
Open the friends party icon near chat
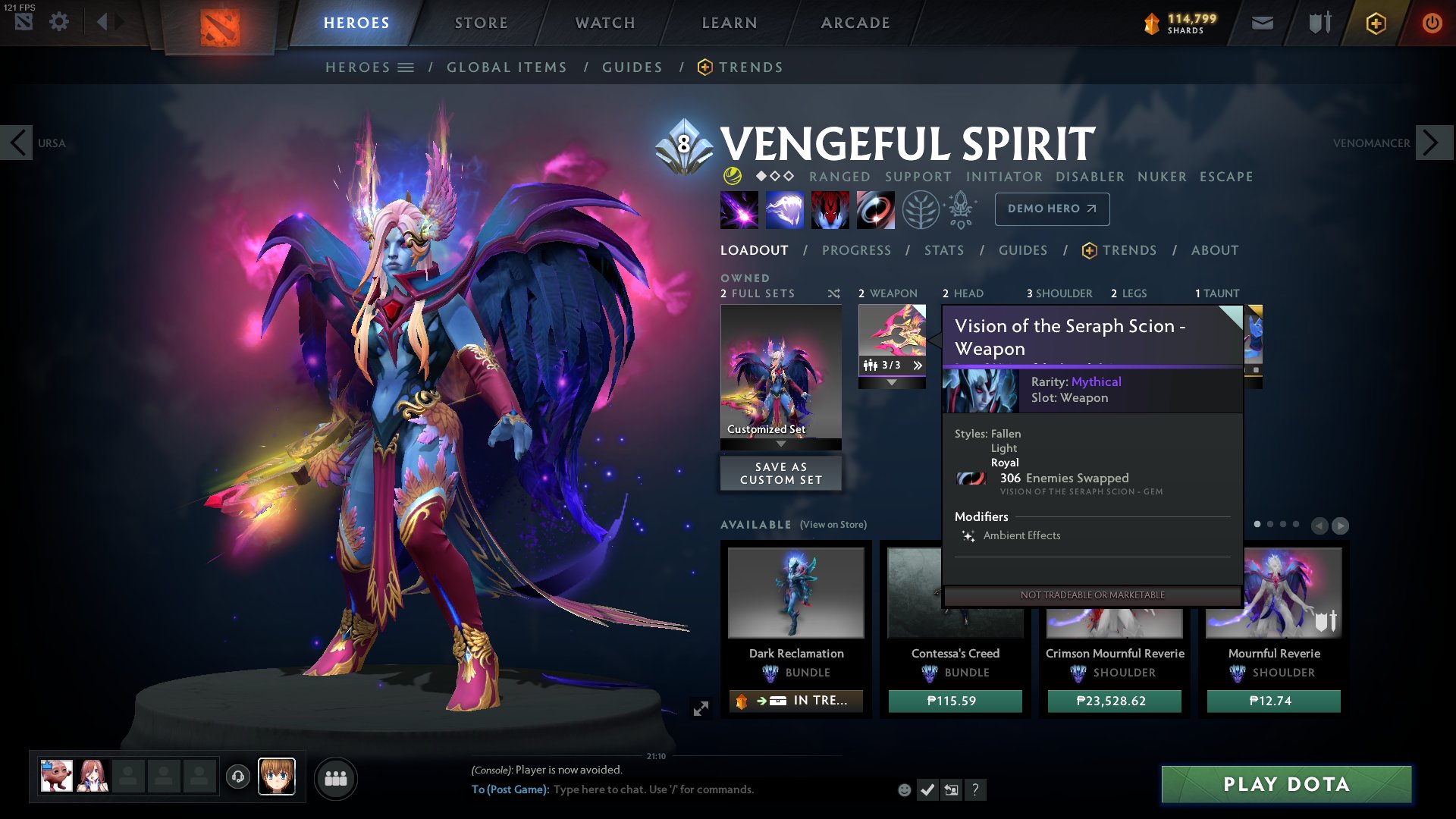pos(337,779)
